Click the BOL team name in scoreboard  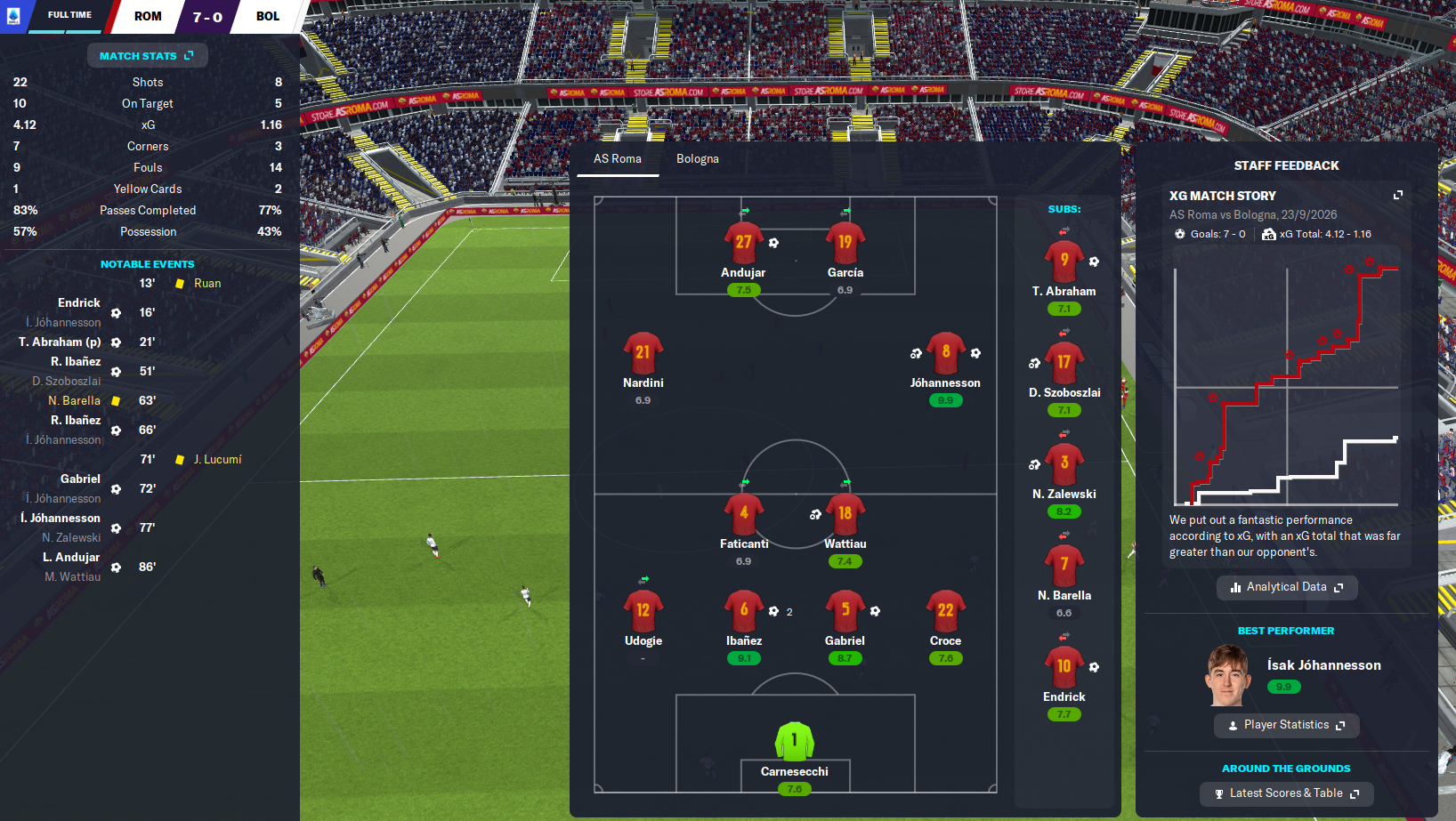point(268,16)
